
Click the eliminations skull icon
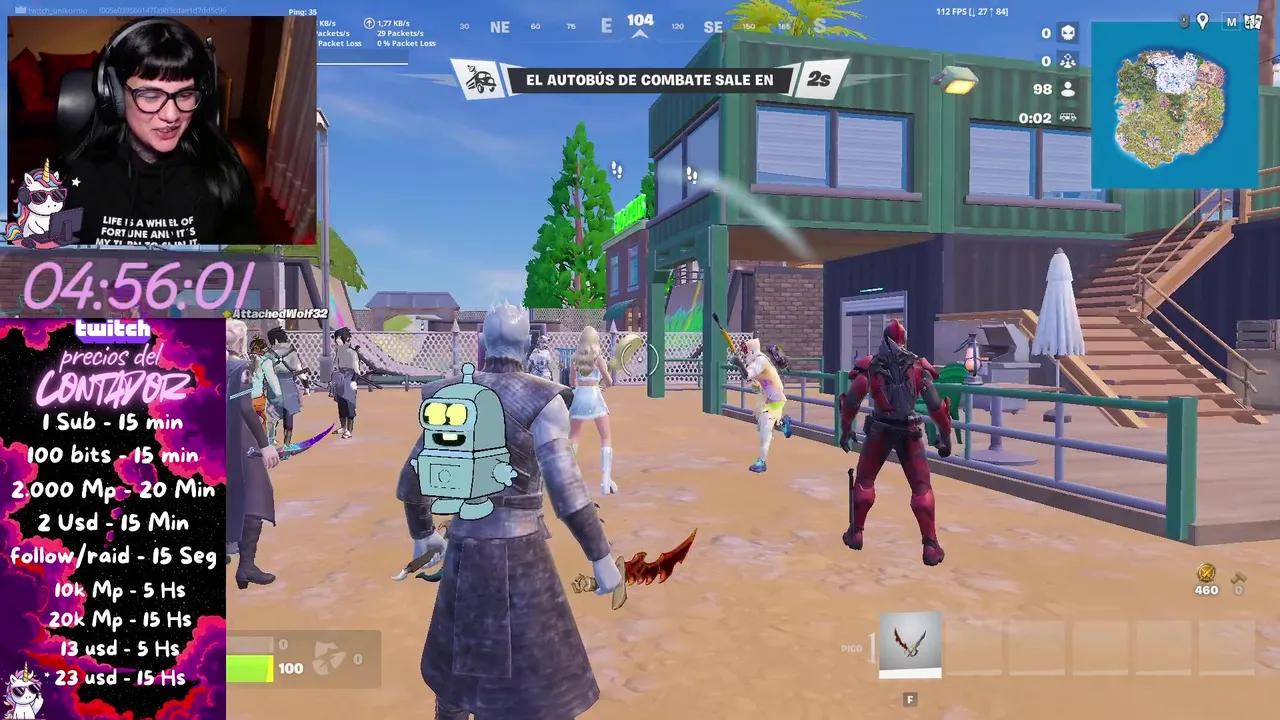[x=1067, y=32]
